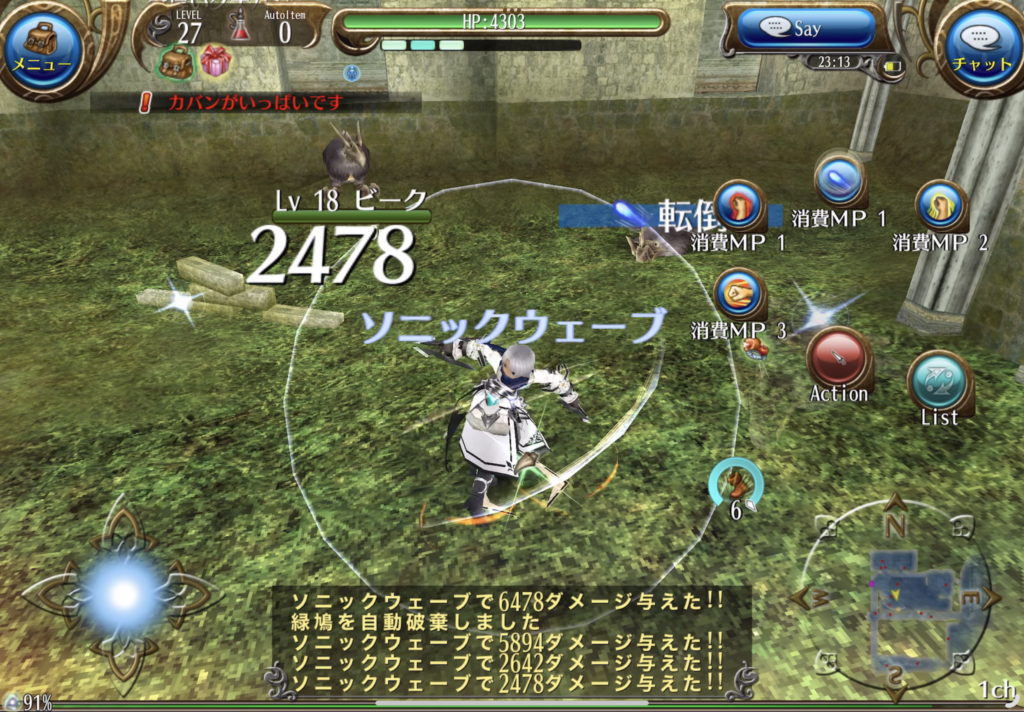Screen dimensions: 1024x712
Task: Open the チャット chat button
Action: click(x=982, y=46)
